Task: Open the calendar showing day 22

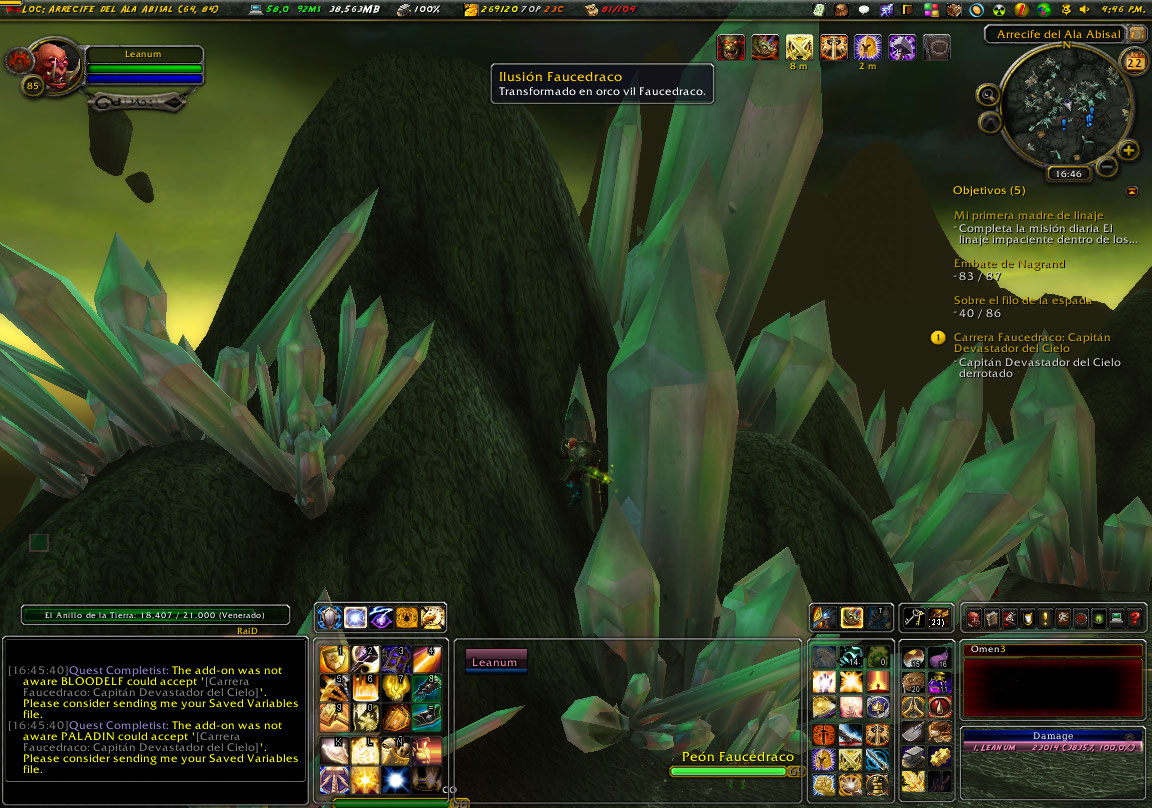Action: [x=1135, y=62]
